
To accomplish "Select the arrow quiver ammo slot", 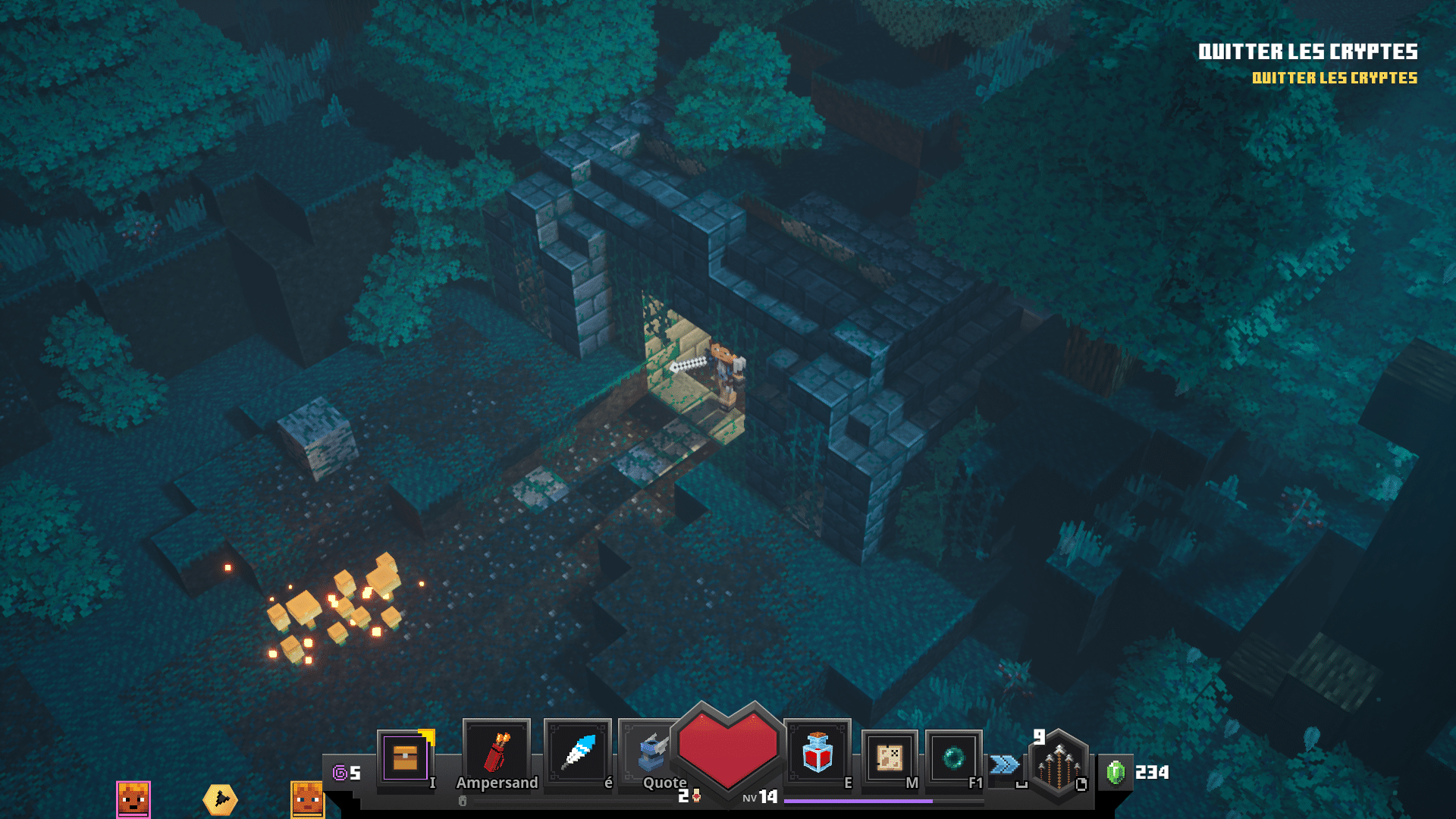I will (x=1059, y=766).
